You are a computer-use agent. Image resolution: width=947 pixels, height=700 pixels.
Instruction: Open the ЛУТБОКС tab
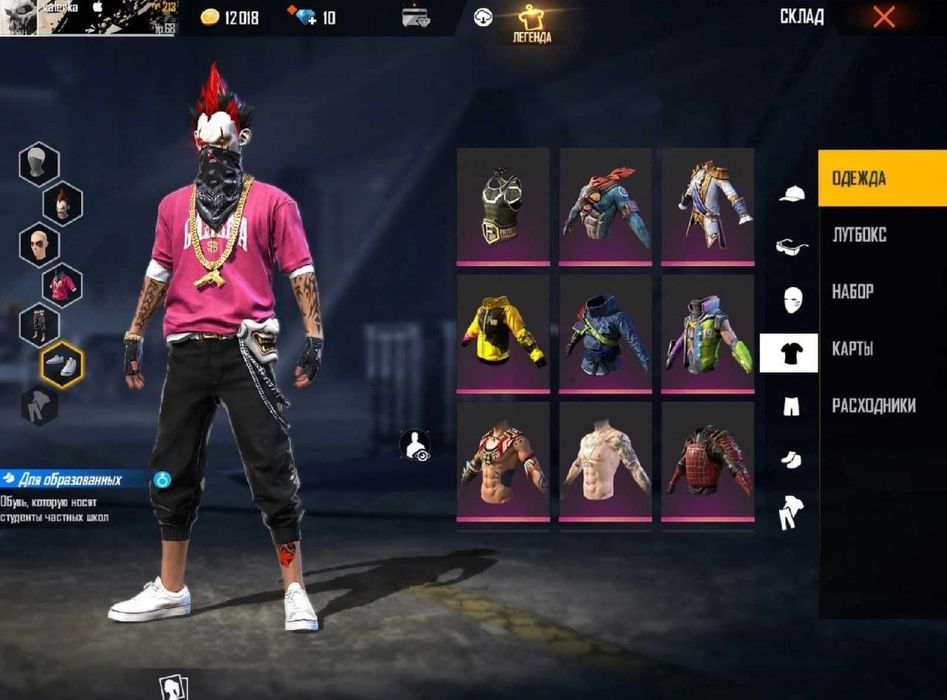tap(859, 235)
